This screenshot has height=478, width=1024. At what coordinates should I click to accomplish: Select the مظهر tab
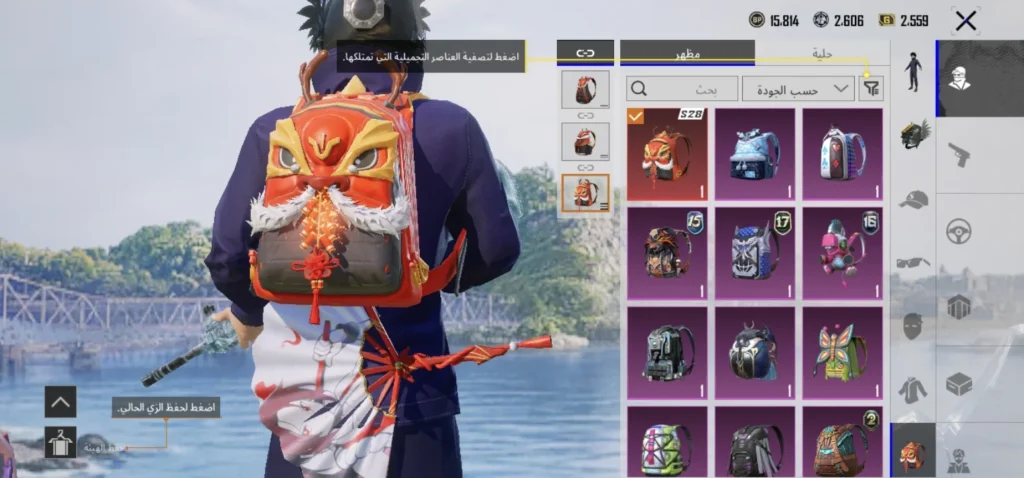coord(687,53)
